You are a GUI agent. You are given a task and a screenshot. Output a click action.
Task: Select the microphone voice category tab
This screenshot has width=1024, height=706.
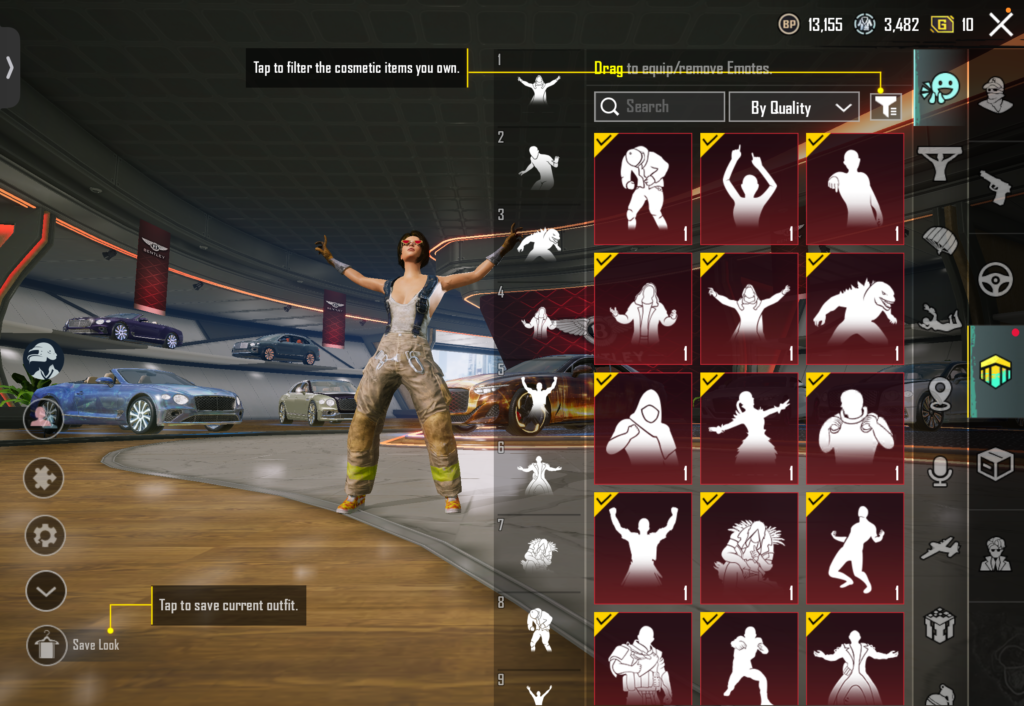(x=940, y=471)
